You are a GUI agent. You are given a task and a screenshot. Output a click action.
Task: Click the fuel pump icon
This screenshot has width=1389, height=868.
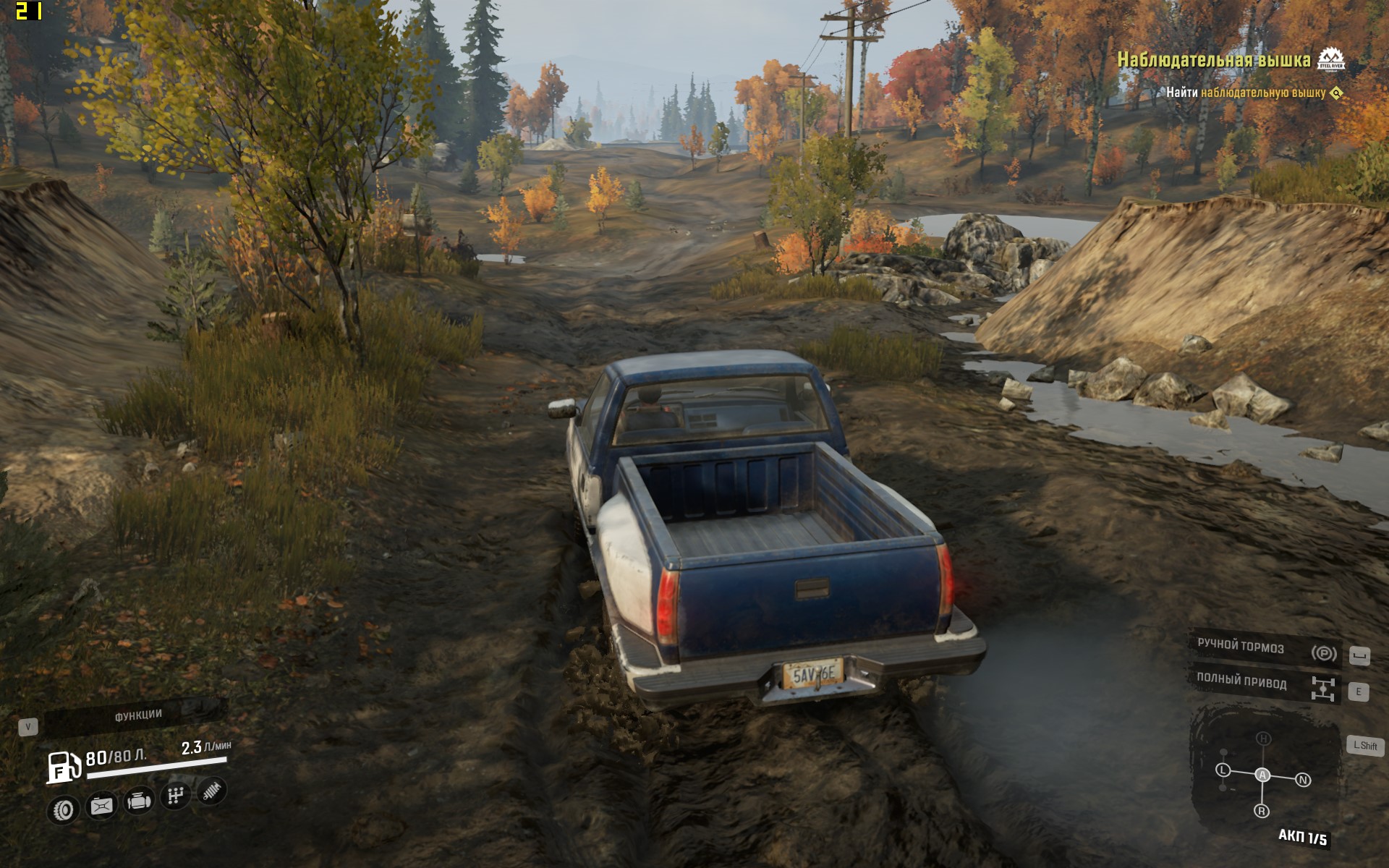click(x=64, y=767)
